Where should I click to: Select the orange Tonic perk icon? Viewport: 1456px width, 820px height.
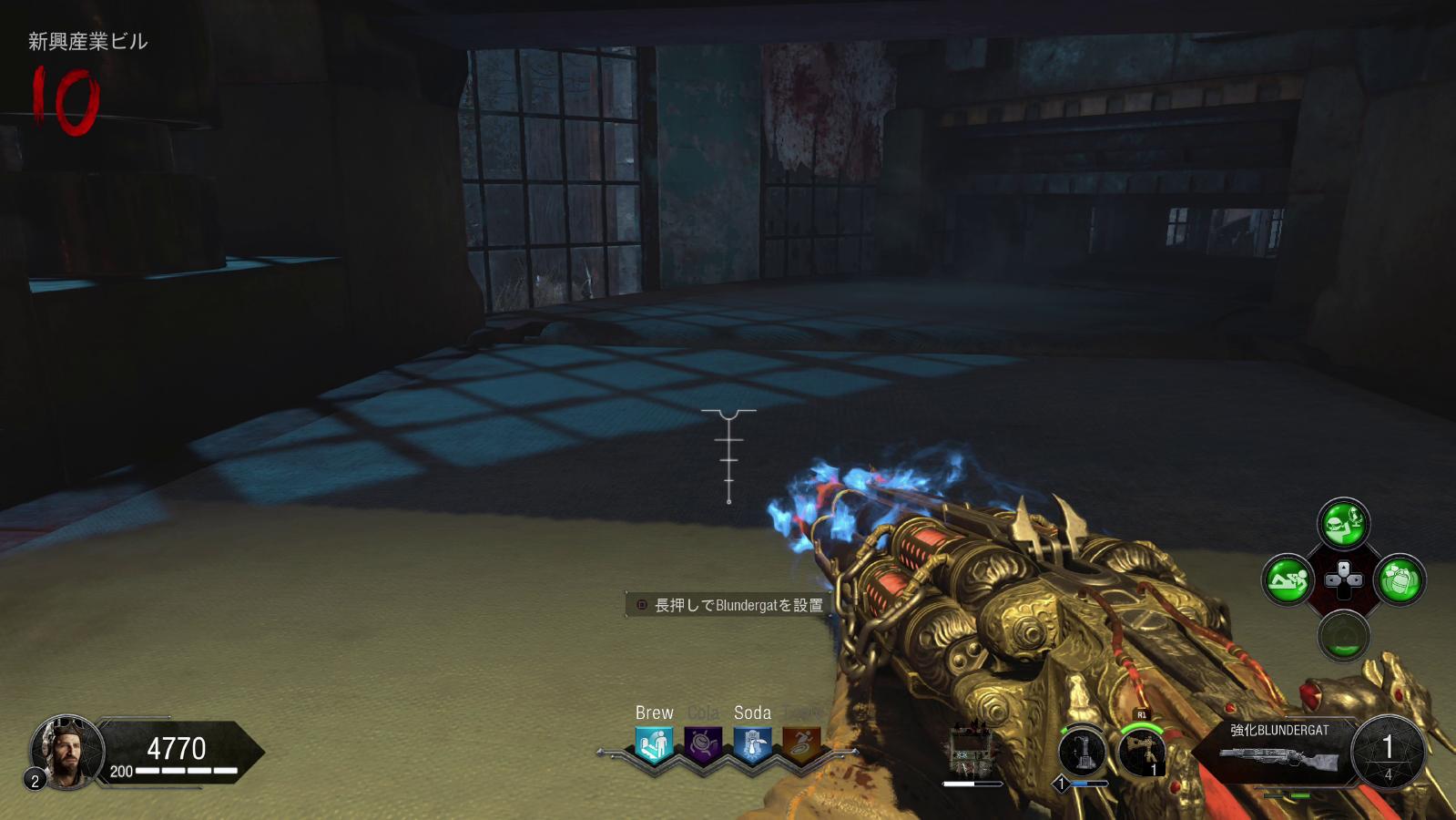coord(801,744)
